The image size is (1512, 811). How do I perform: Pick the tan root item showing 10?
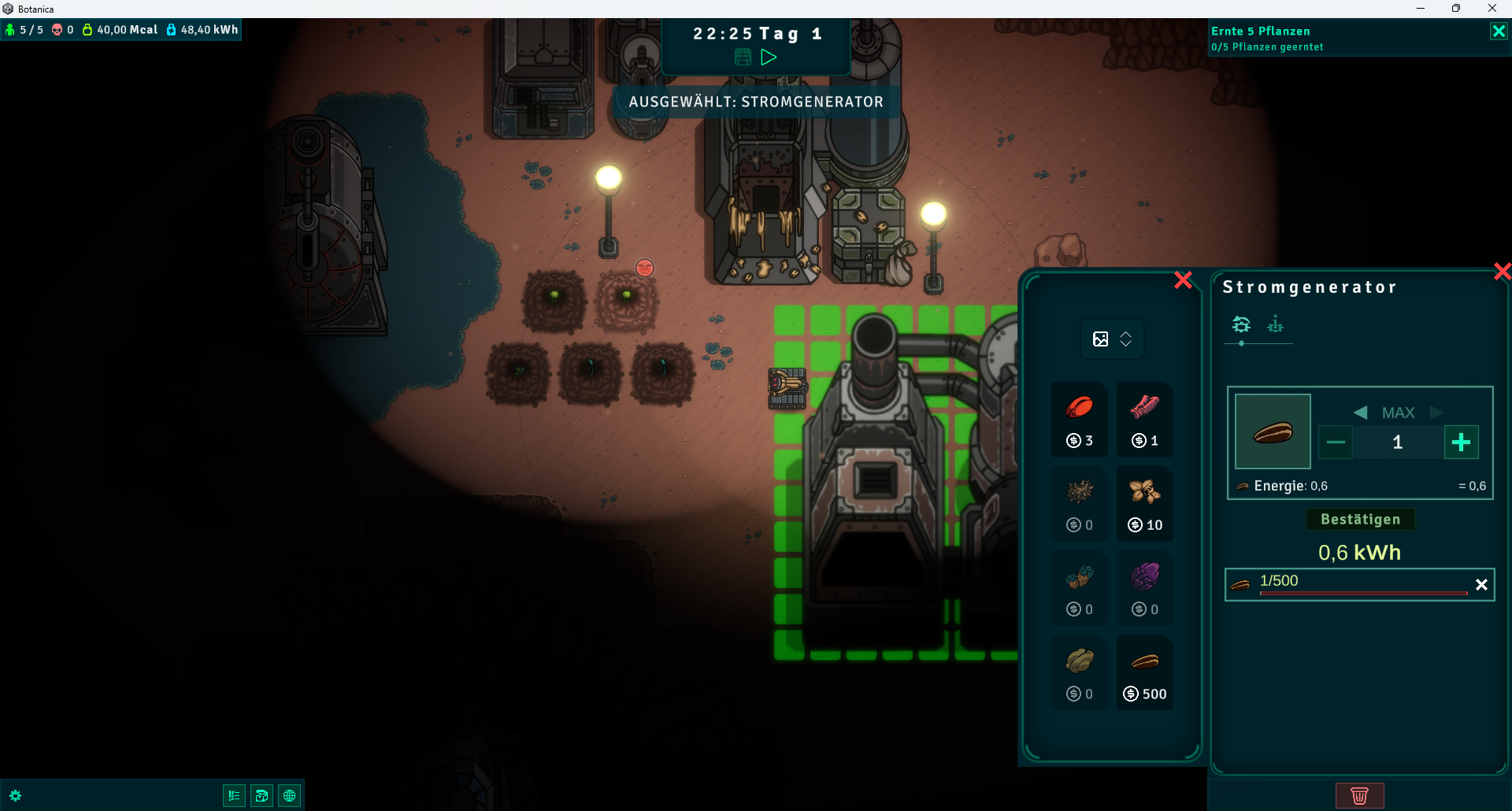1145,504
